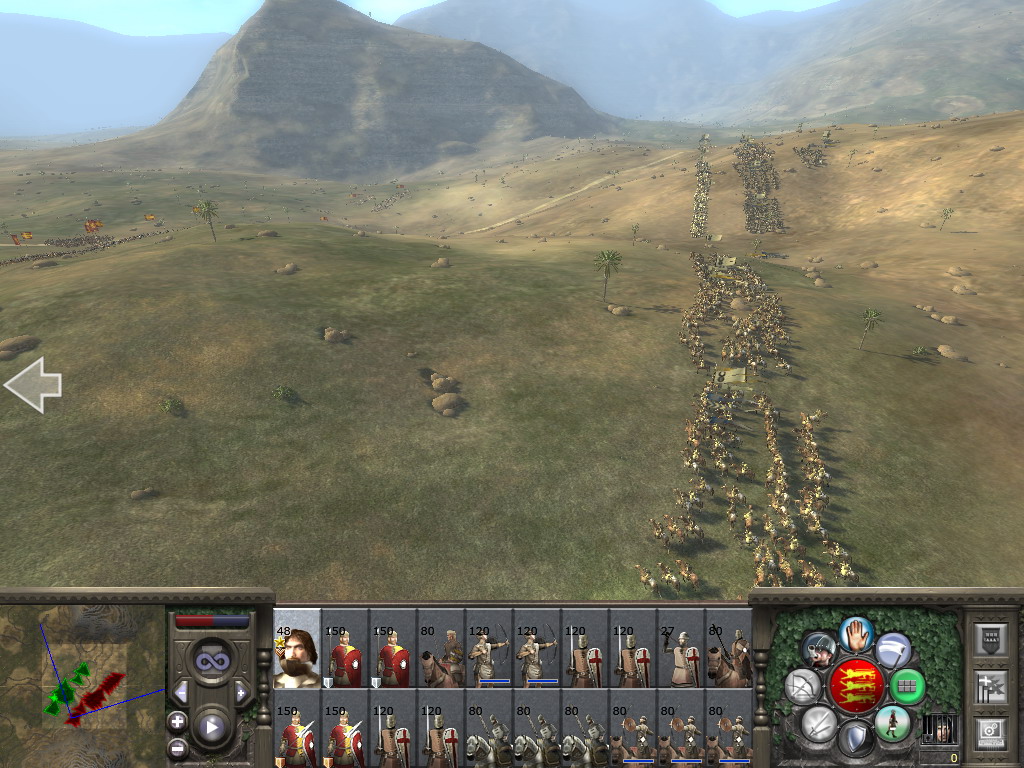Toggle the green formation grid button

click(x=907, y=687)
